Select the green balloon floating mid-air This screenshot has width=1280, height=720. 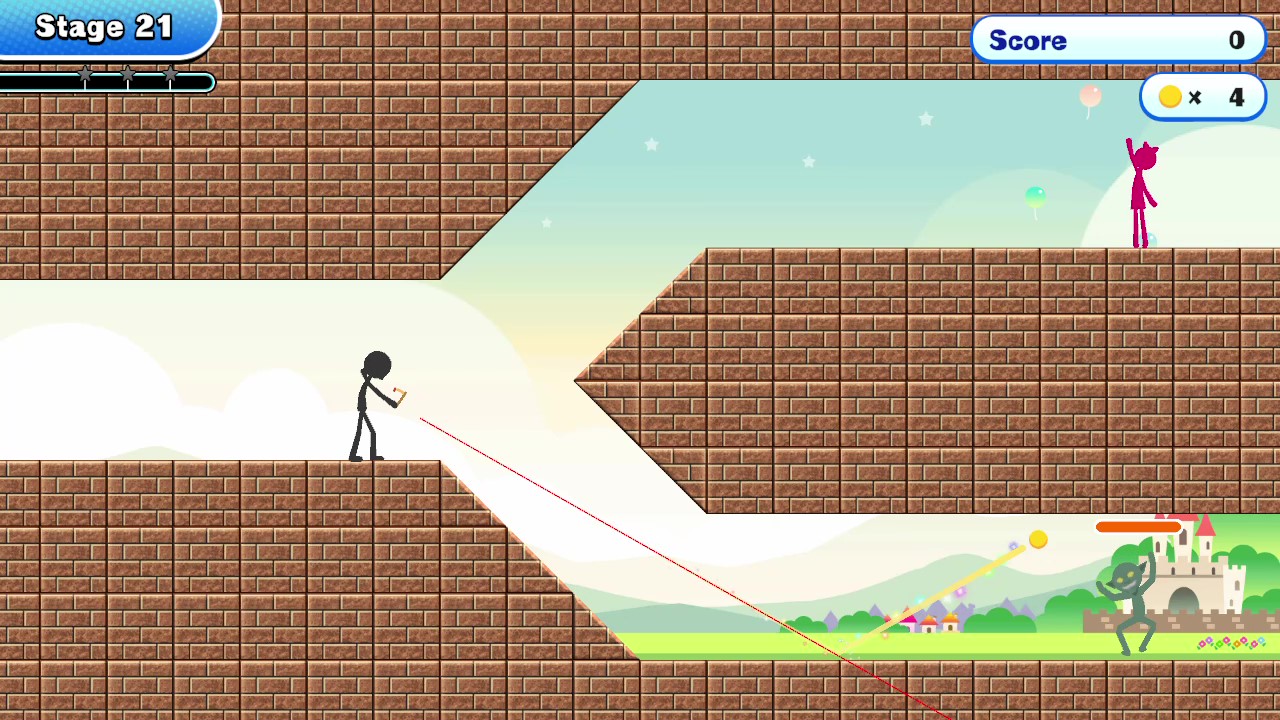click(x=1035, y=197)
